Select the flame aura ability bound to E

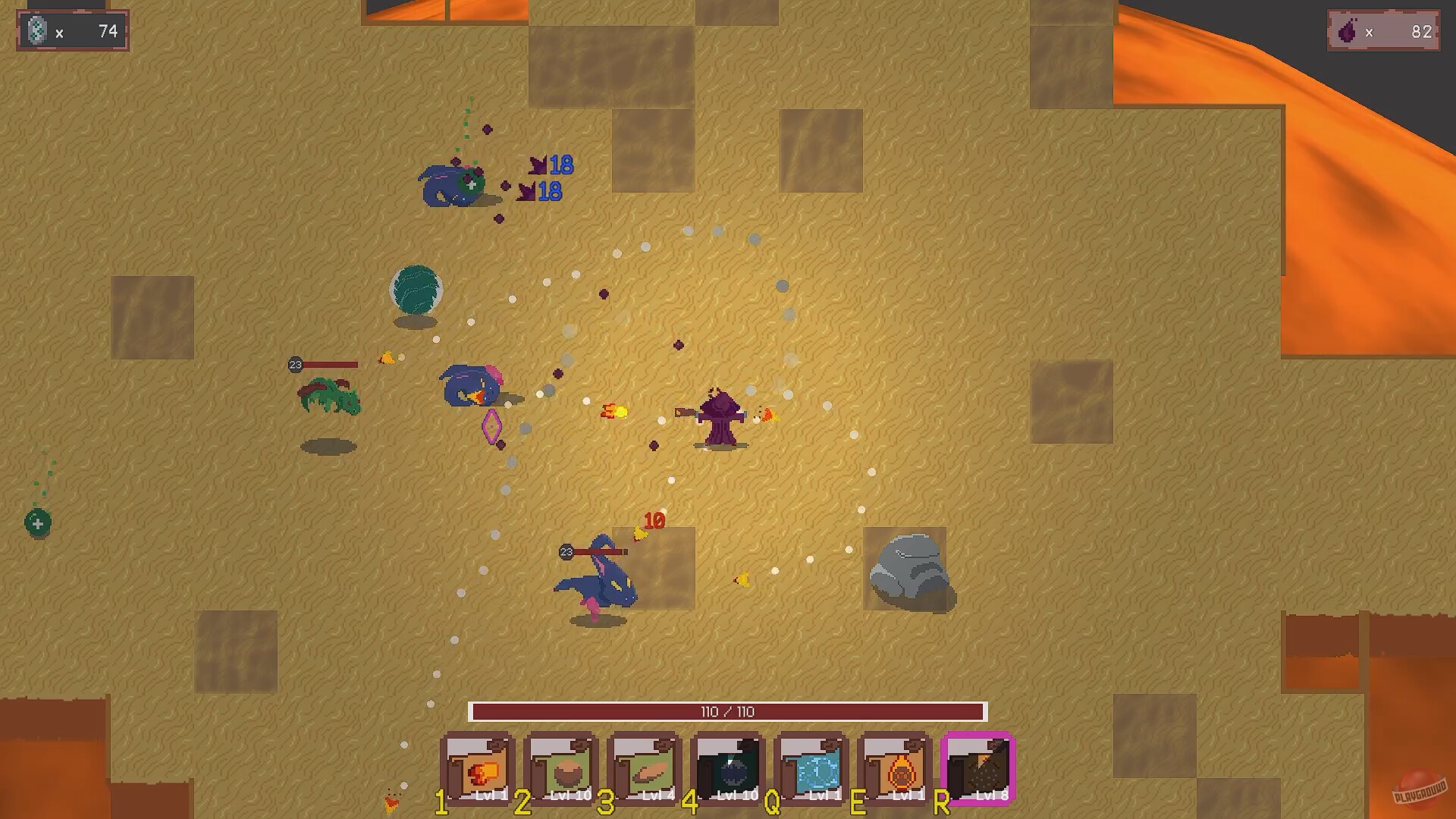coord(896,768)
